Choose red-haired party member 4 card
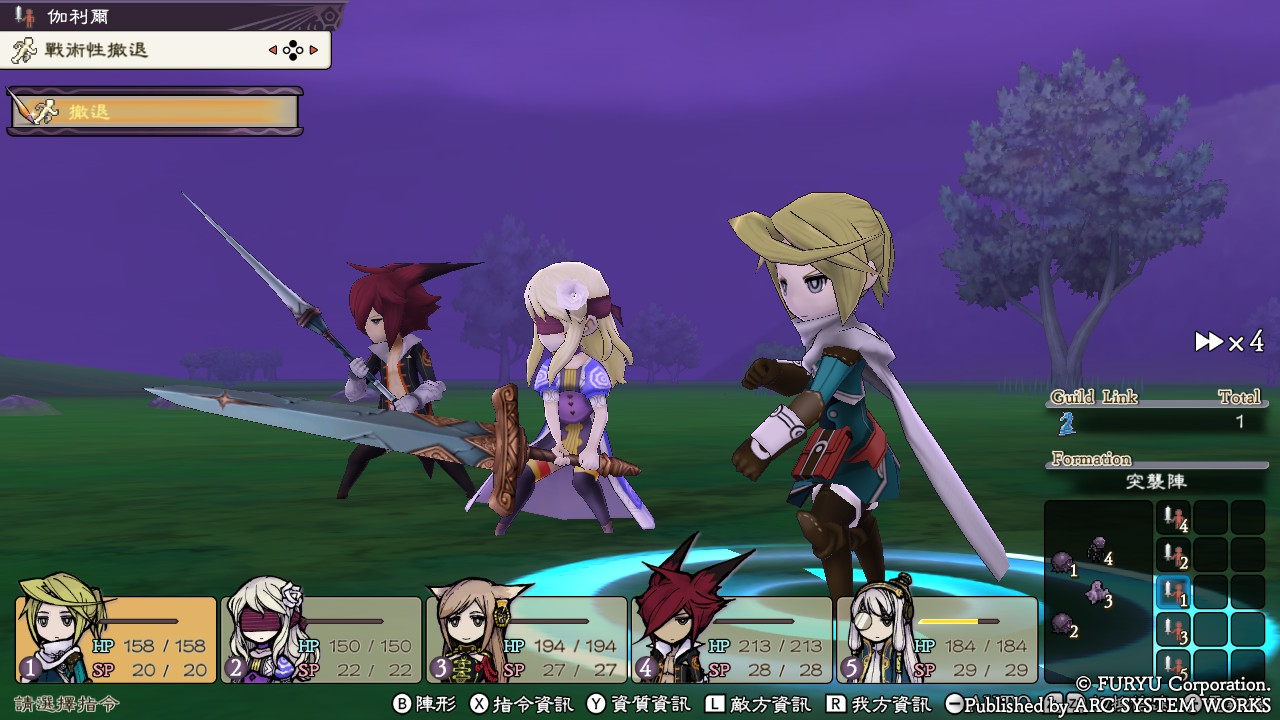 click(732, 639)
